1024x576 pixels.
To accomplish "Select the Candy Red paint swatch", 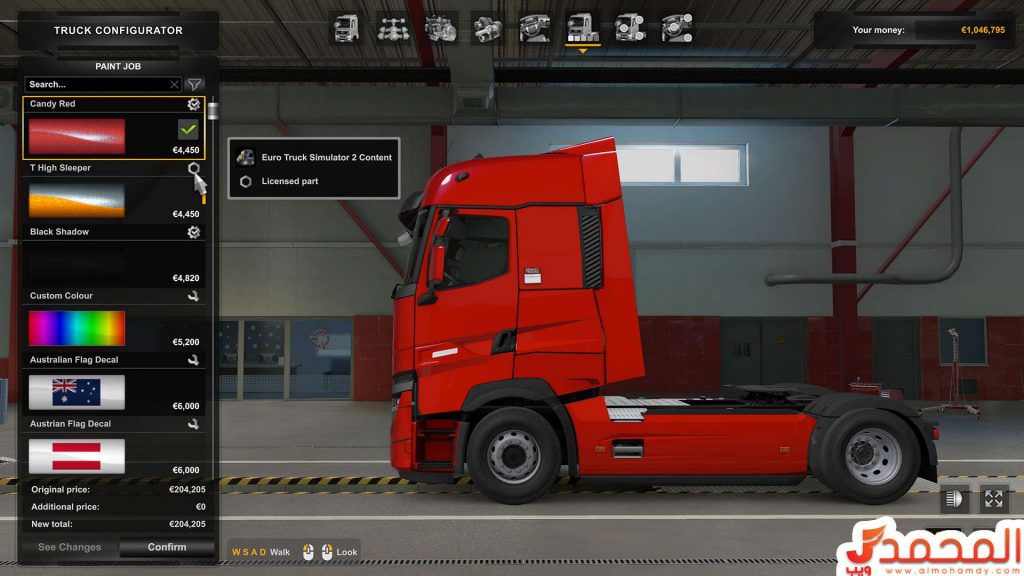I will pyautogui.click(x=77, y=136).
